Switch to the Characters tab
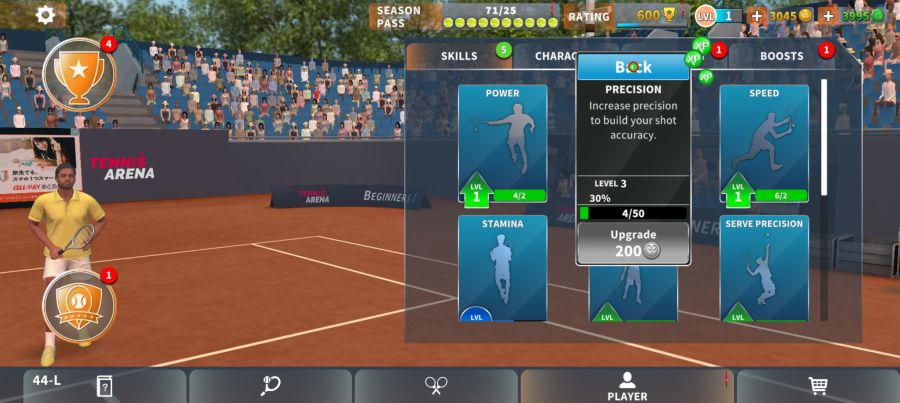This screenshot has height=403, width=900. 552,56
